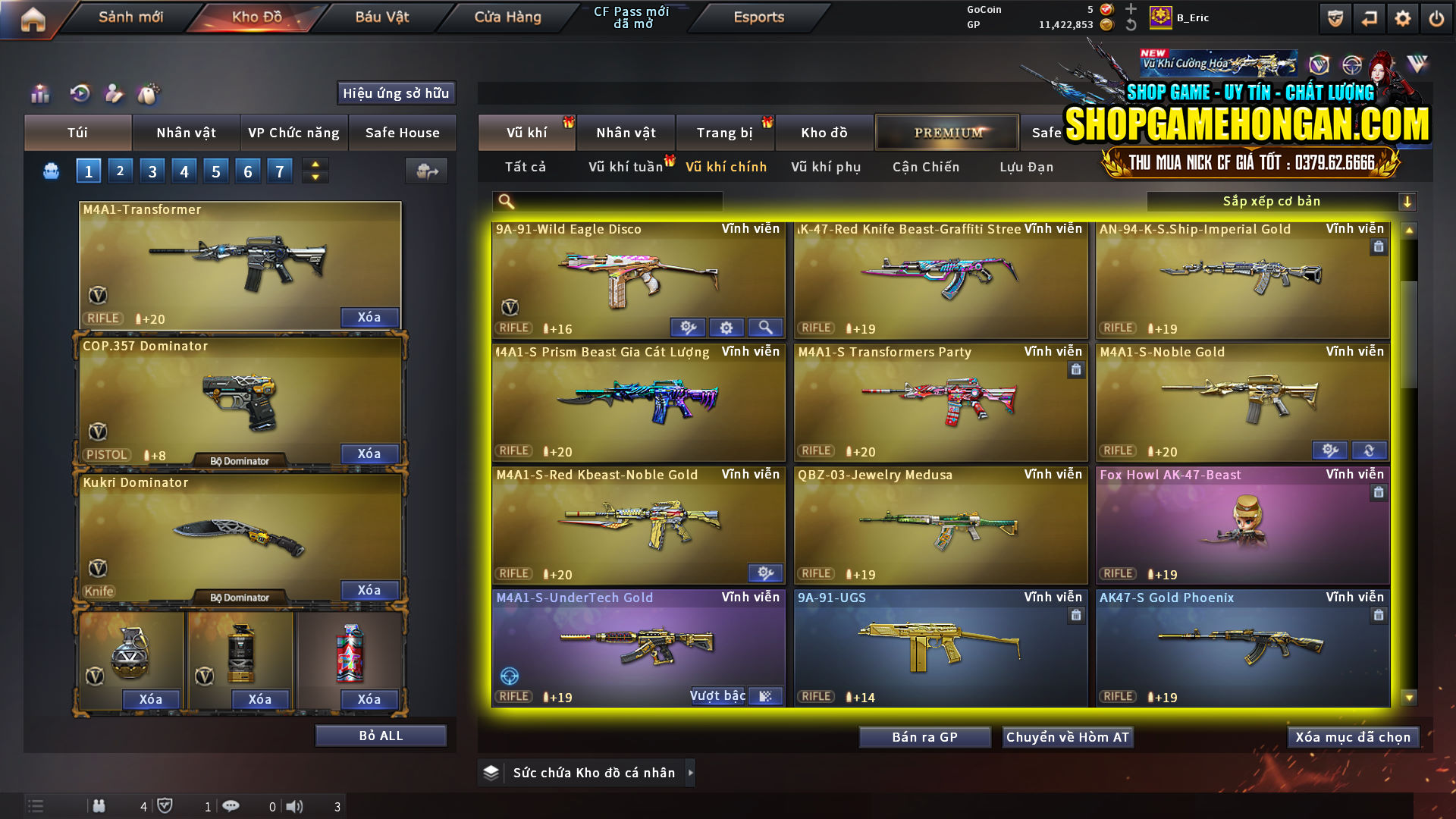Mute the speaker icon in the bottom bar
This screenshot has width=1456, height=819.
294,806
